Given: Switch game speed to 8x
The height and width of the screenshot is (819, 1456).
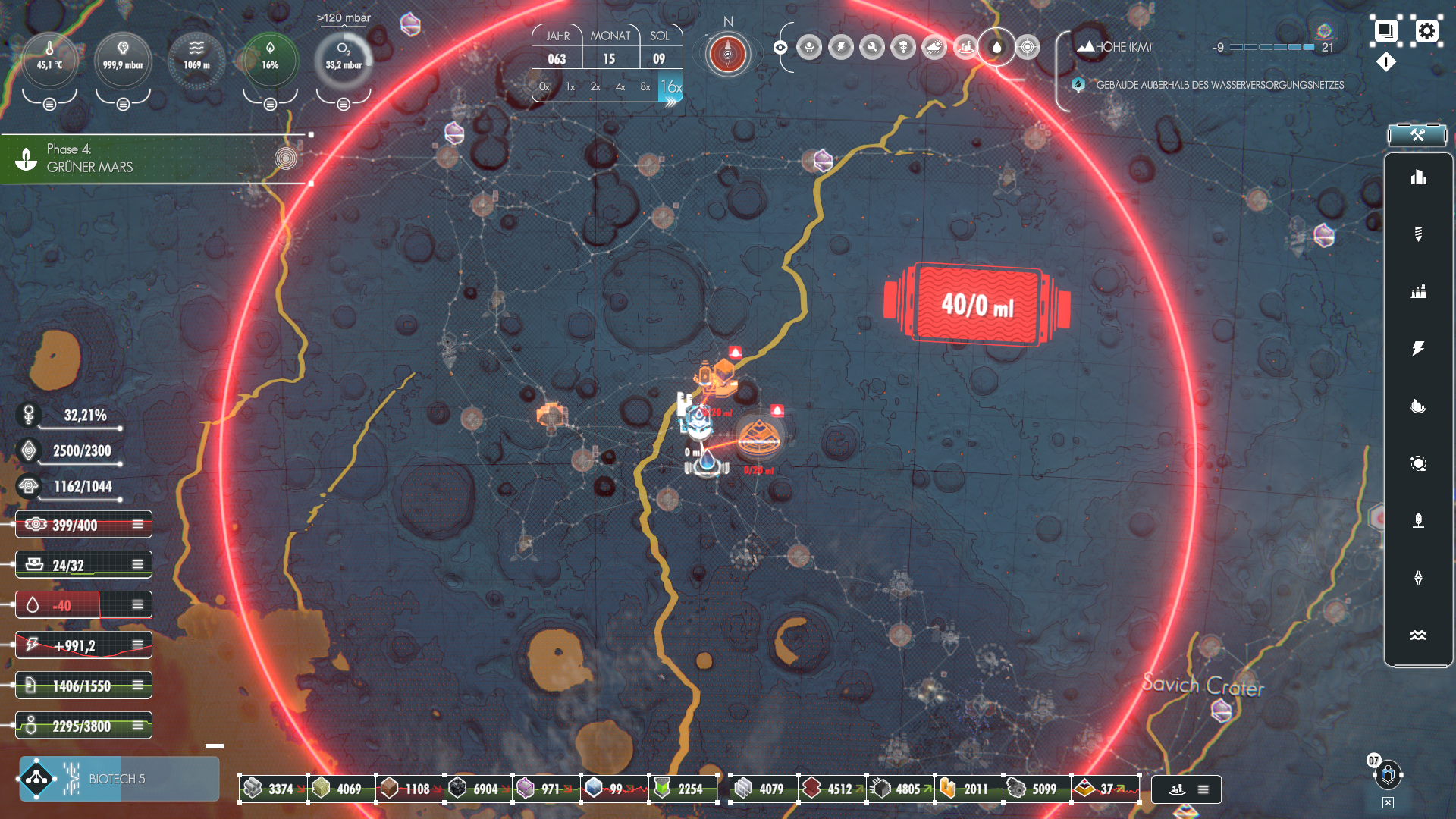Looking at the screenshot, I should (x=645, y=87).
